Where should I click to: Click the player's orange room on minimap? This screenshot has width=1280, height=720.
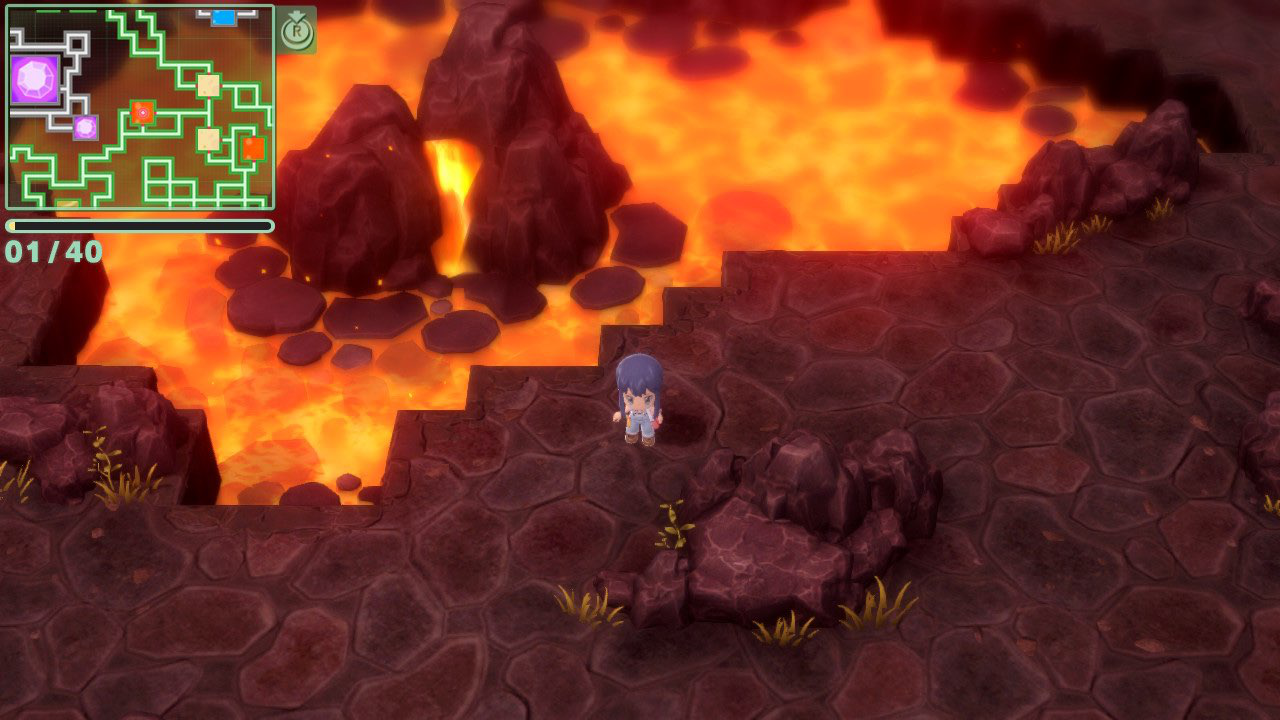[143, 113]
